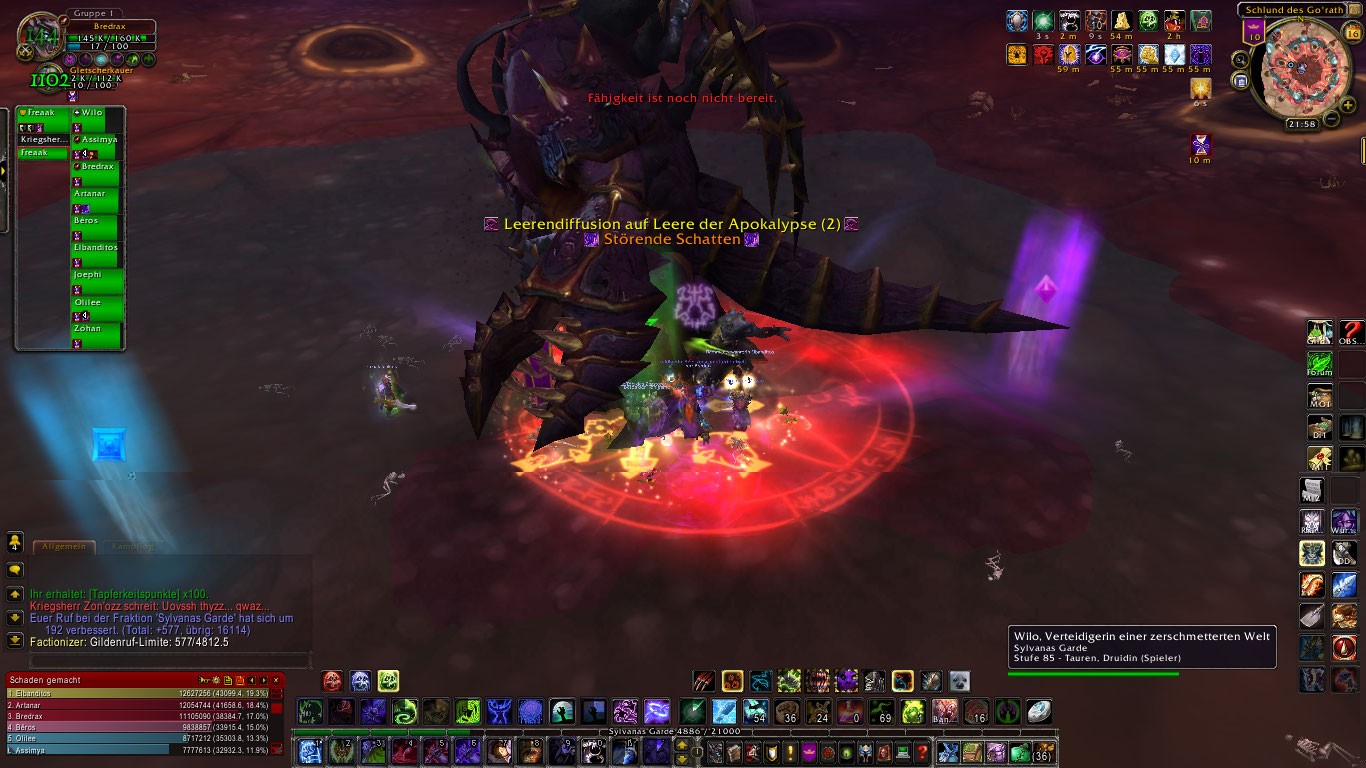Zoom out the minimap

1332,119
